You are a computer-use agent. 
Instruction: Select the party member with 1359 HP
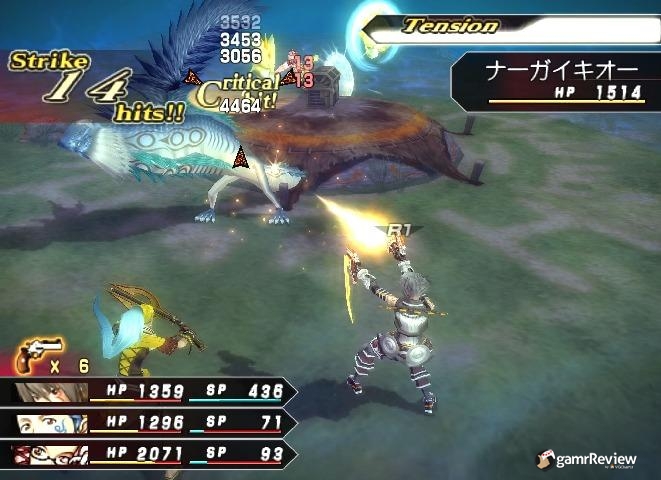[x=150, y=391]
